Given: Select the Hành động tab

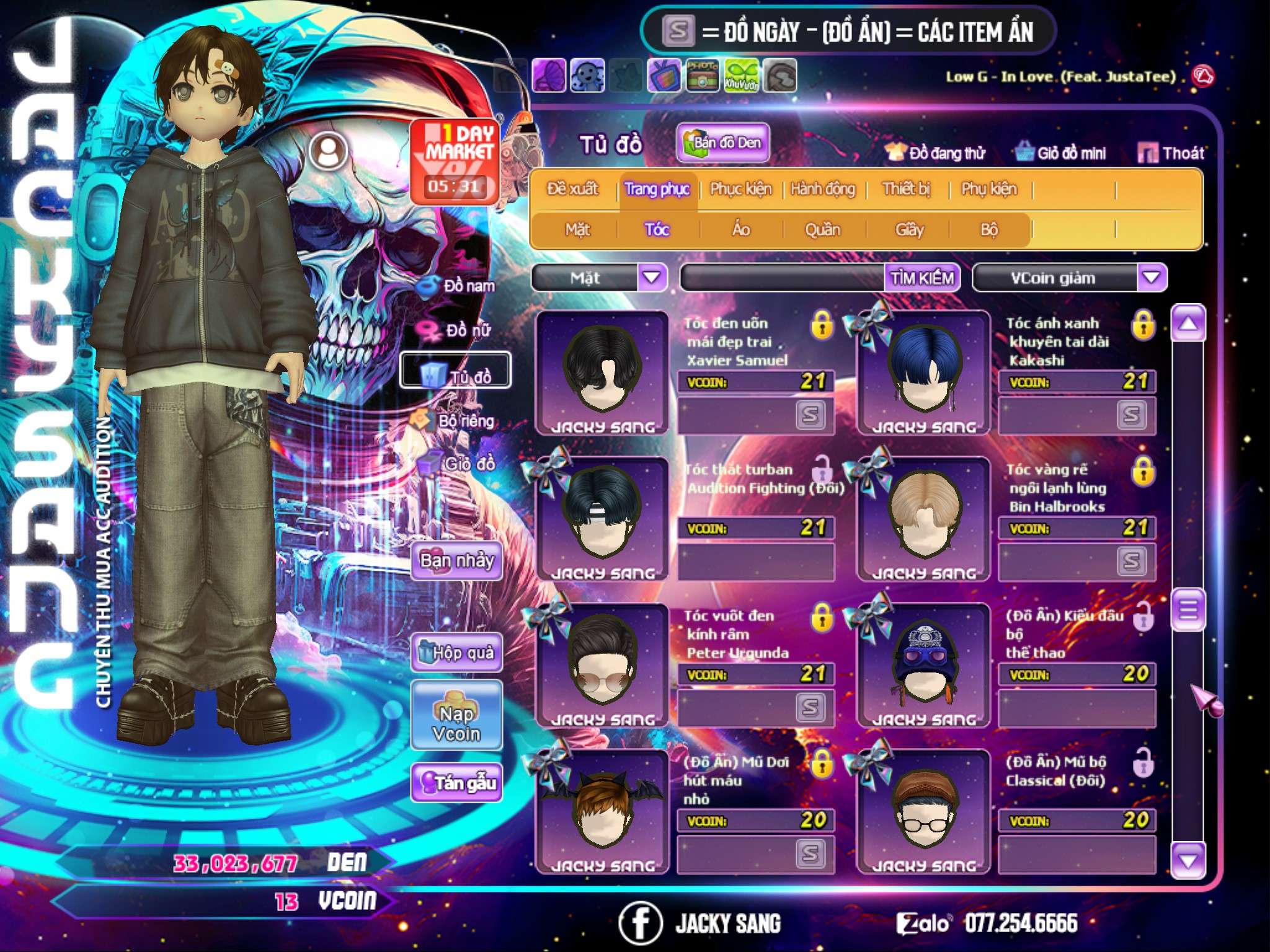Looking at the screenshot, I should 822,189.
